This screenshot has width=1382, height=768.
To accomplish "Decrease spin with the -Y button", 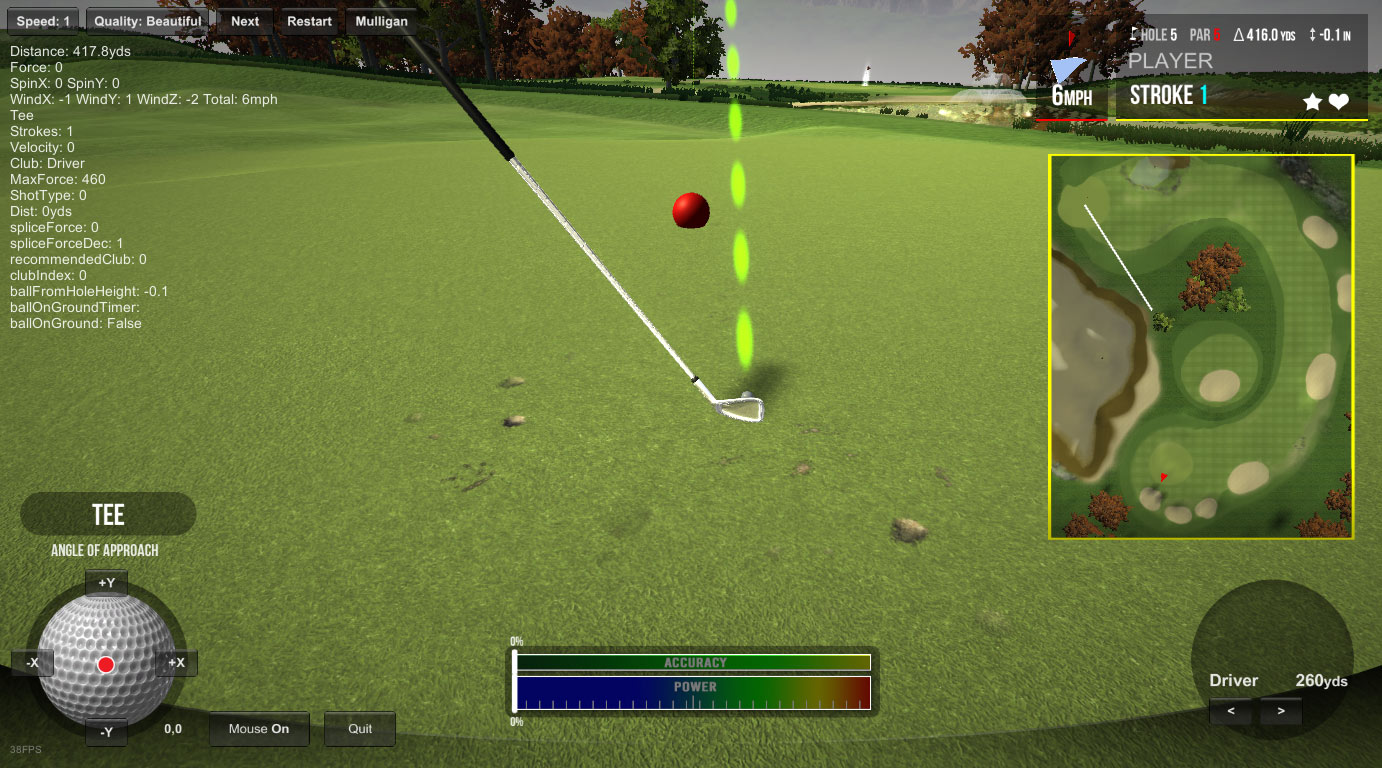I will (x=107, y=732).
